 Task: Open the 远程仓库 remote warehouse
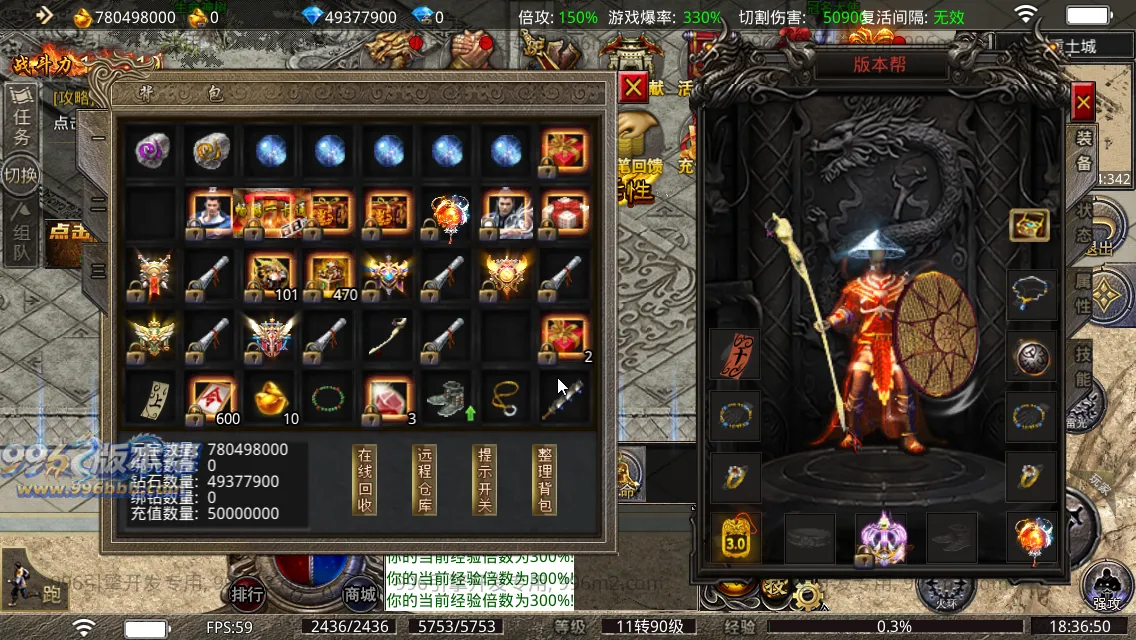coord(425,480)
